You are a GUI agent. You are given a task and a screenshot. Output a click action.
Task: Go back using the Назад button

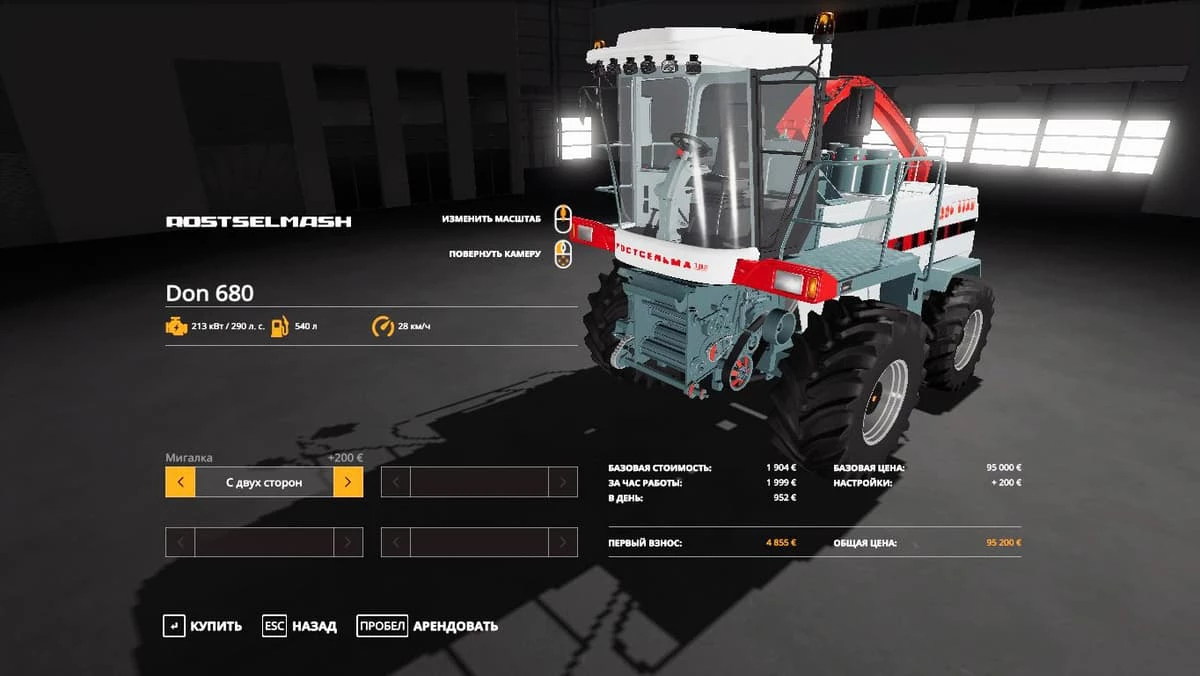click(x=300, y=626)
